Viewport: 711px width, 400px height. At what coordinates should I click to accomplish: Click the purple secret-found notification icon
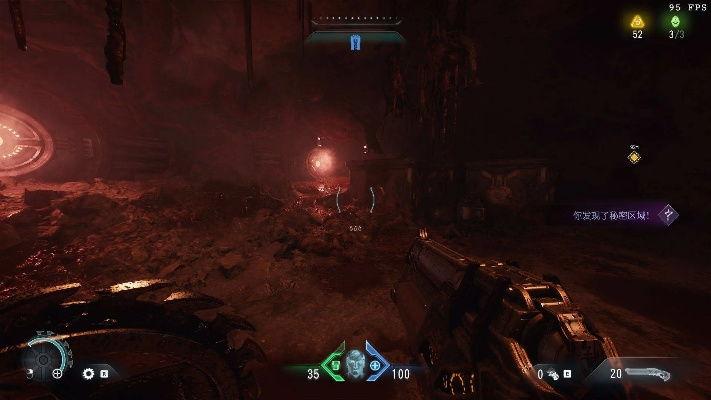[x=670, y=214]
